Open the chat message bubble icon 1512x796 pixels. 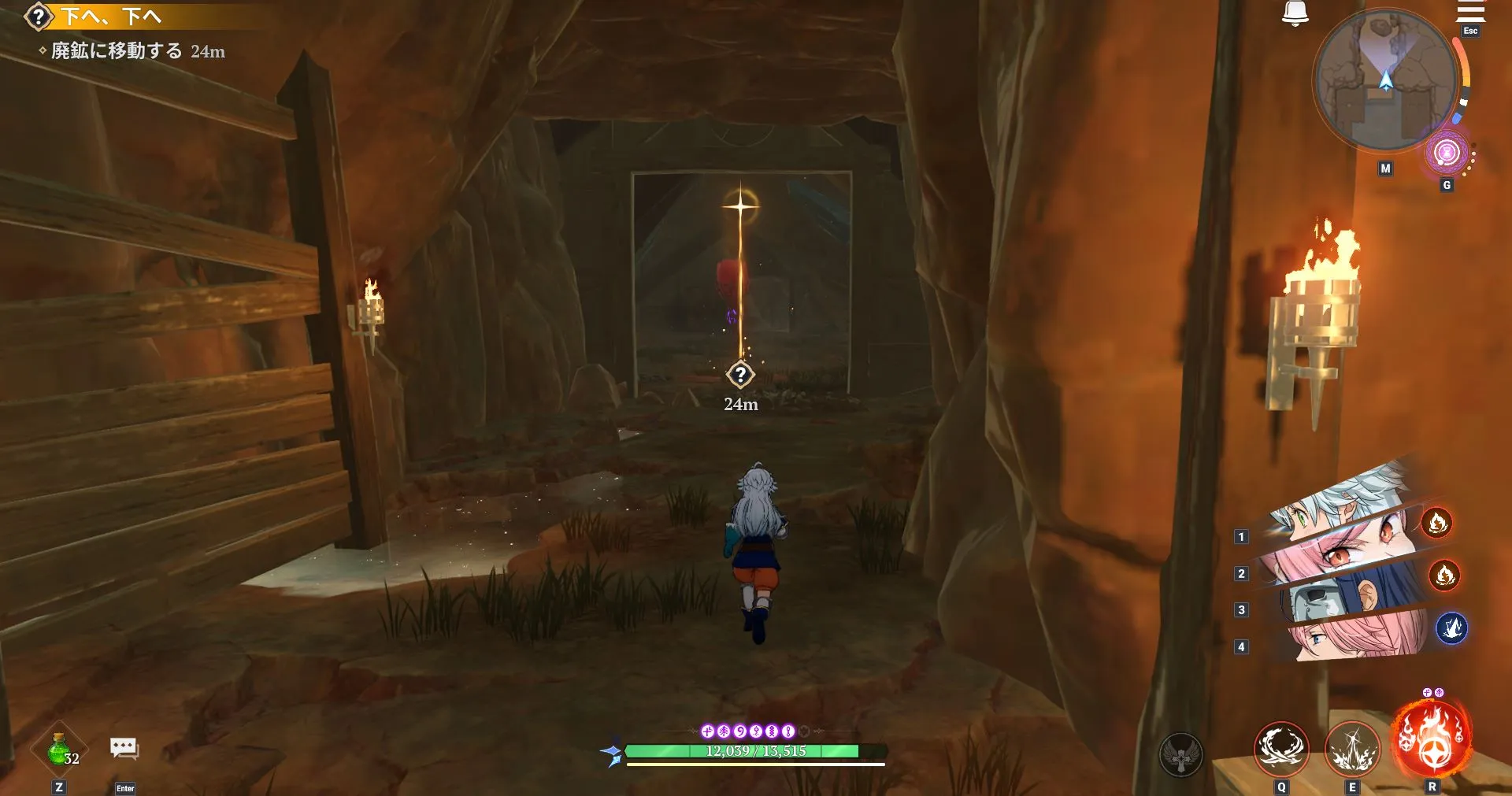[x=124, y=748]
